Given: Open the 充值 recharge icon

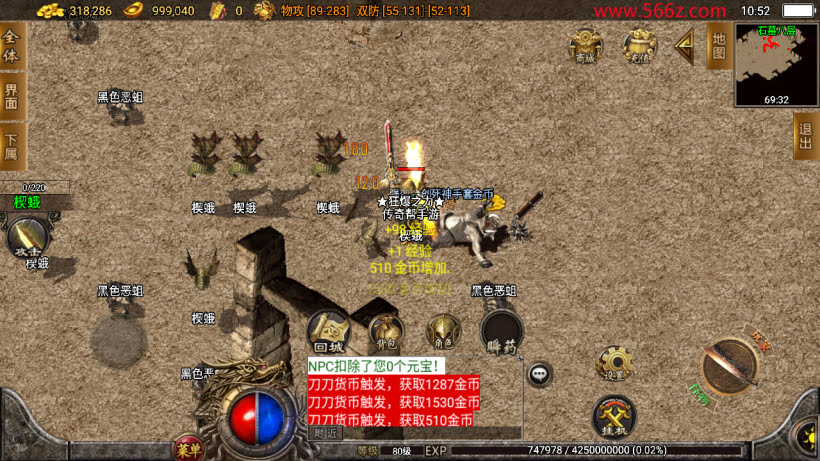Looking at the screenshot, I should 639,45.
